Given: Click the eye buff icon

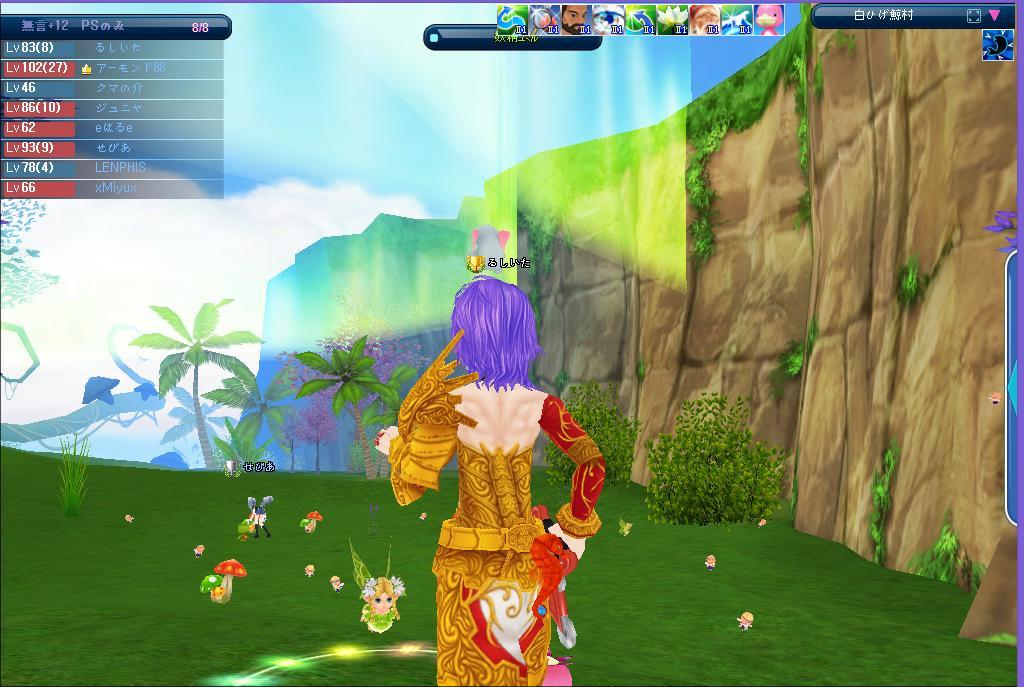Looking at the screenshot, I should coord(608,19).
